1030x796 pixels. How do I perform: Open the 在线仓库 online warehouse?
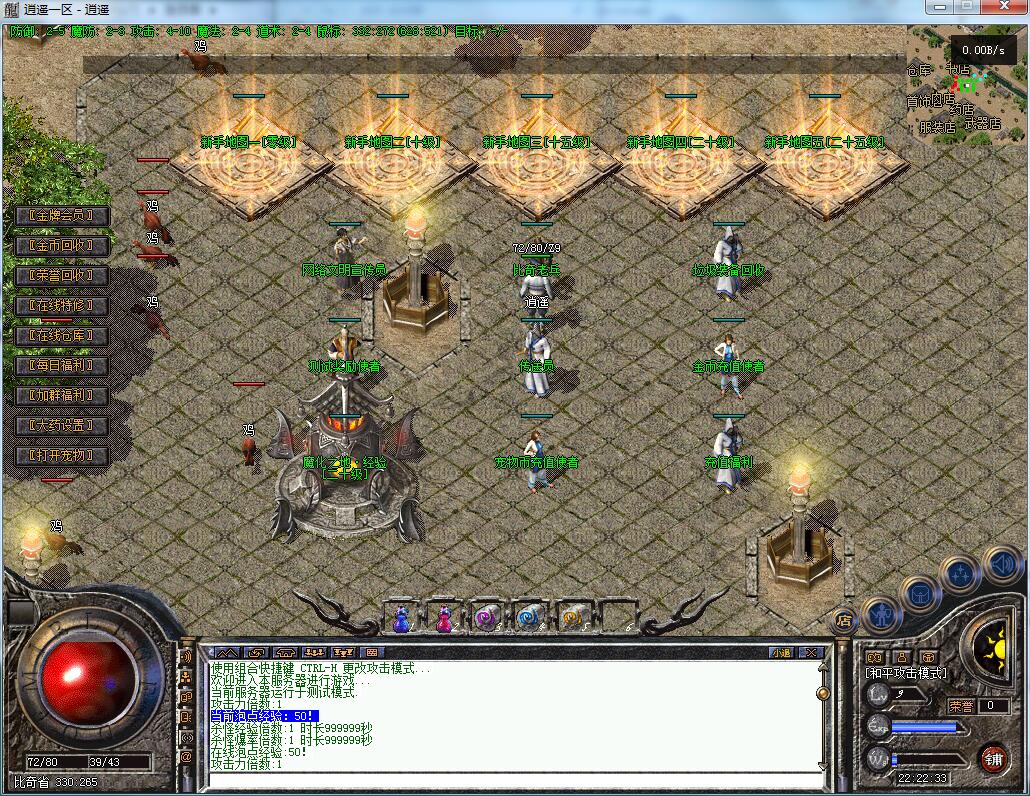pyautogui.click(x=62, y=336)
